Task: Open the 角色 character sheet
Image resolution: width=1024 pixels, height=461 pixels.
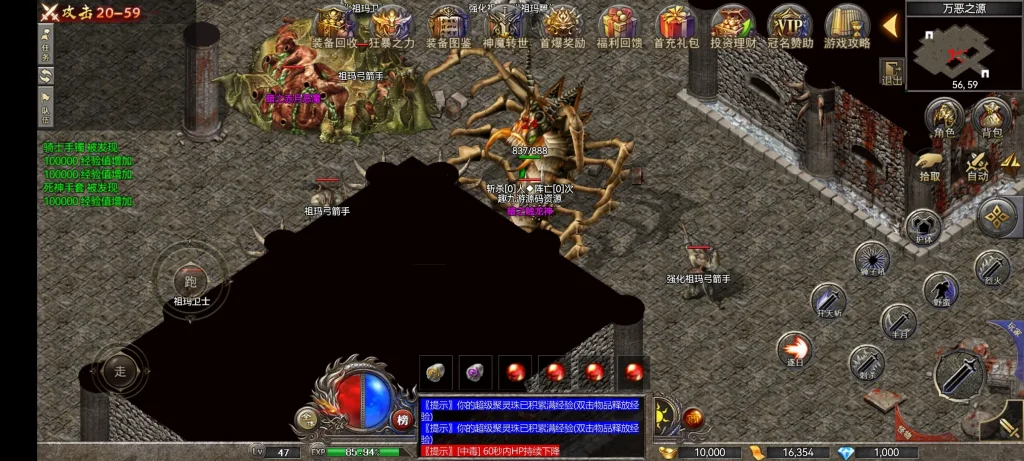Action: [x=944, y=118]
